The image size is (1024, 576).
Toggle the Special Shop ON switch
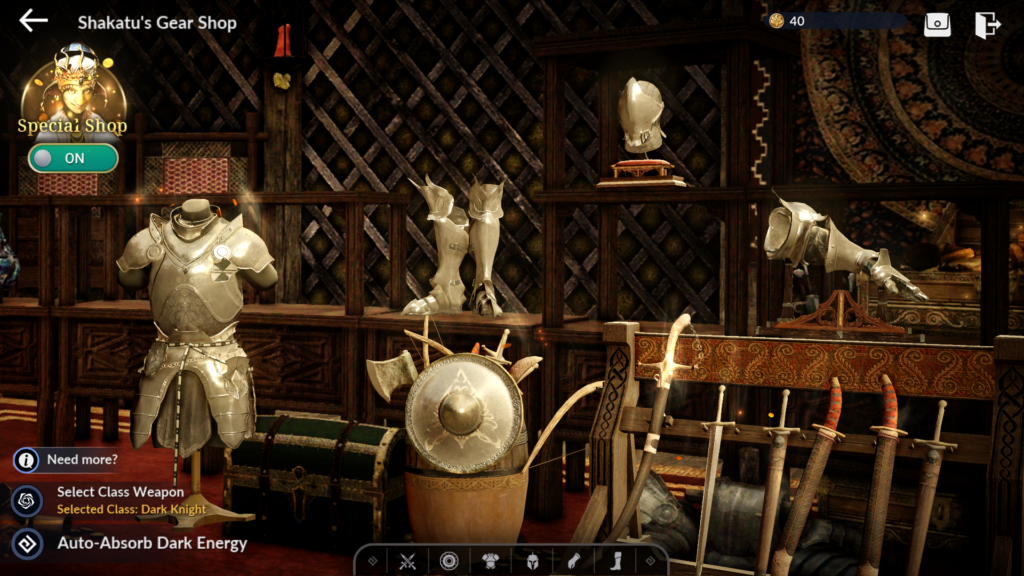73,158
